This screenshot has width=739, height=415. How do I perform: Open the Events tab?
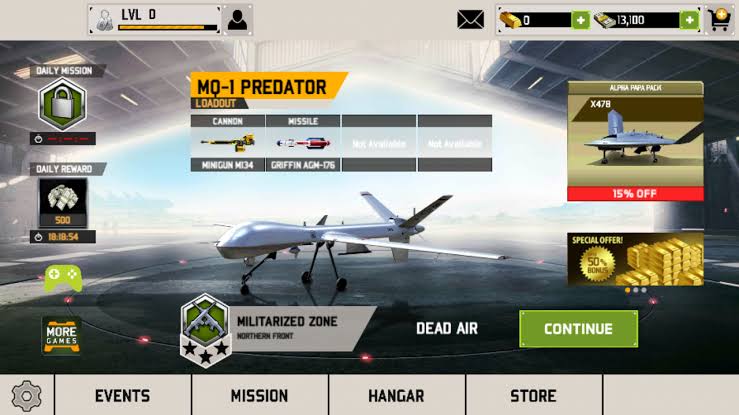pyautogui.click(x=122, y=395)
